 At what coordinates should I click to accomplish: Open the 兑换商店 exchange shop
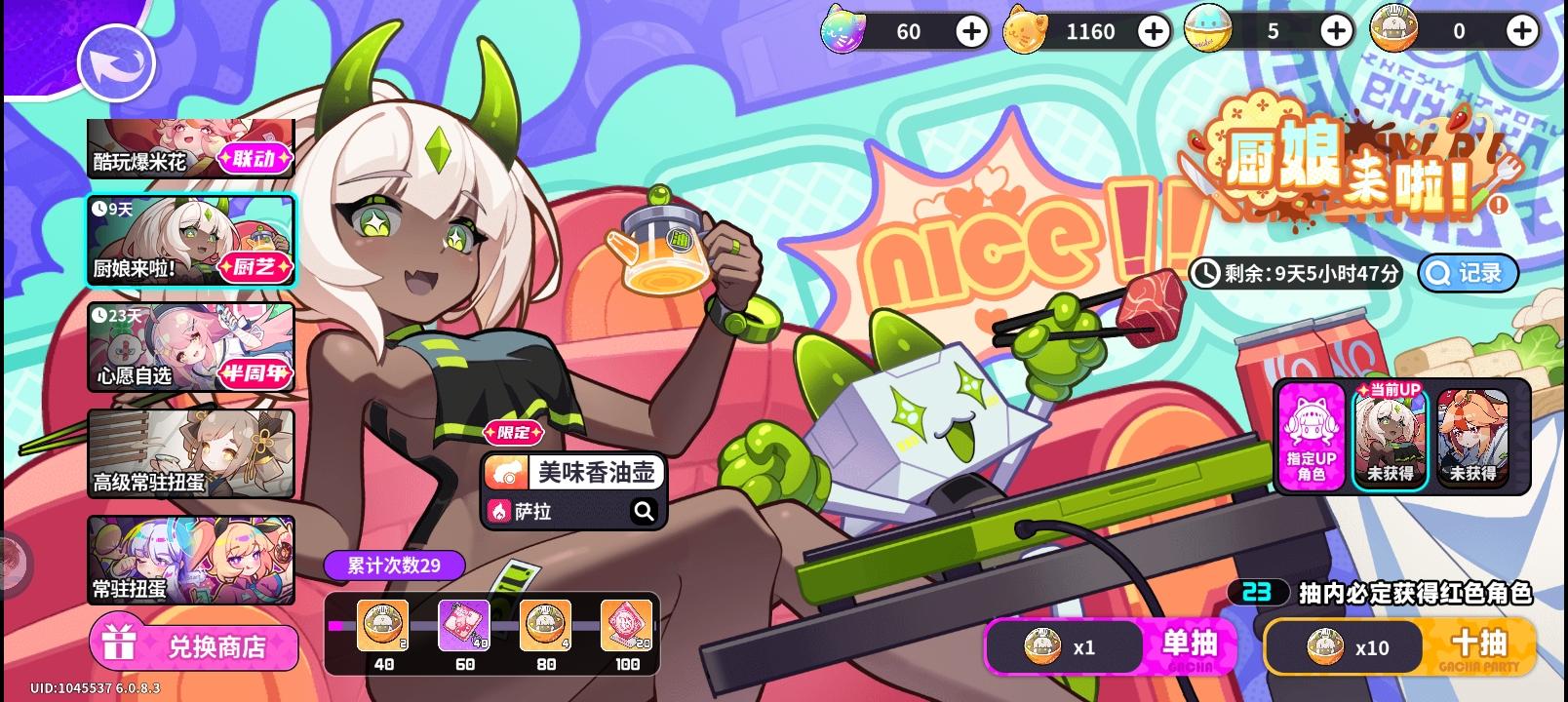[x=193, y=645]
